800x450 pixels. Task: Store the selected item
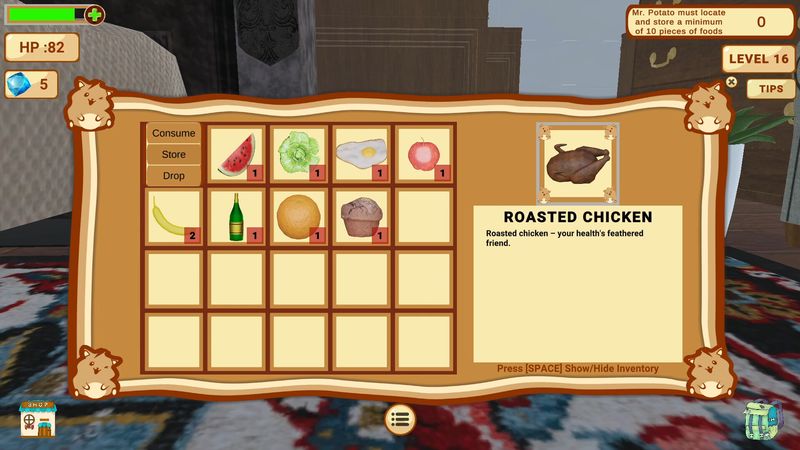[x=173, y=155]
